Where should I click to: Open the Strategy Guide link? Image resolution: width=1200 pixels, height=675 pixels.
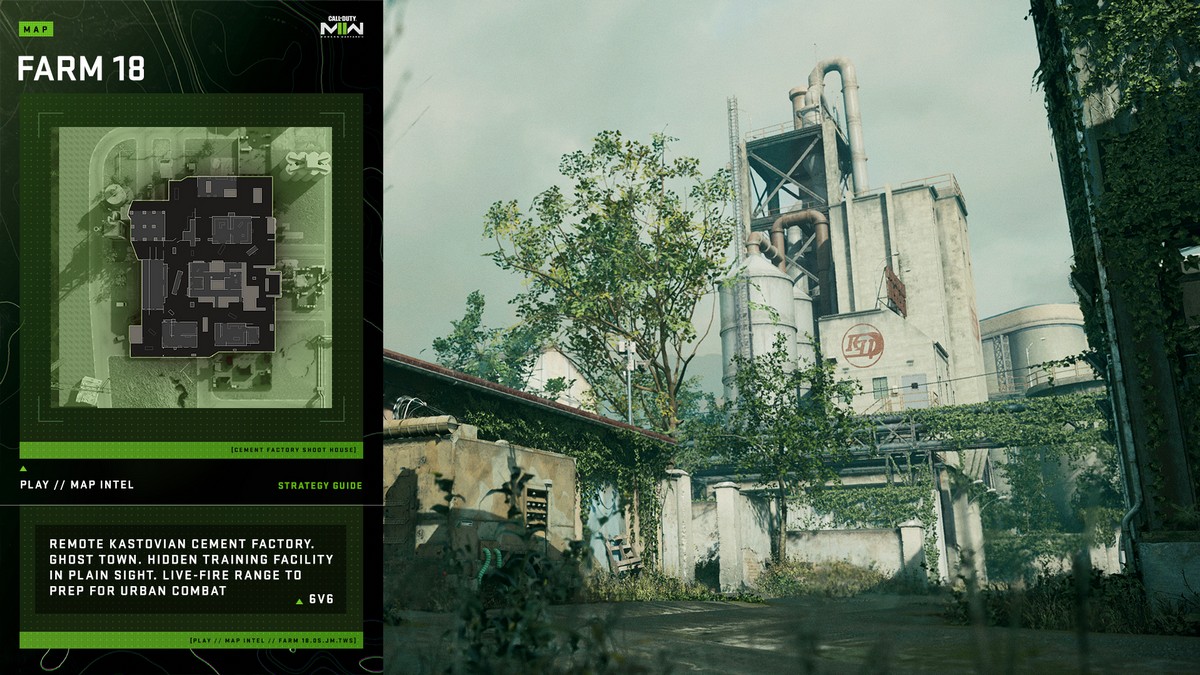coord(320,486)
